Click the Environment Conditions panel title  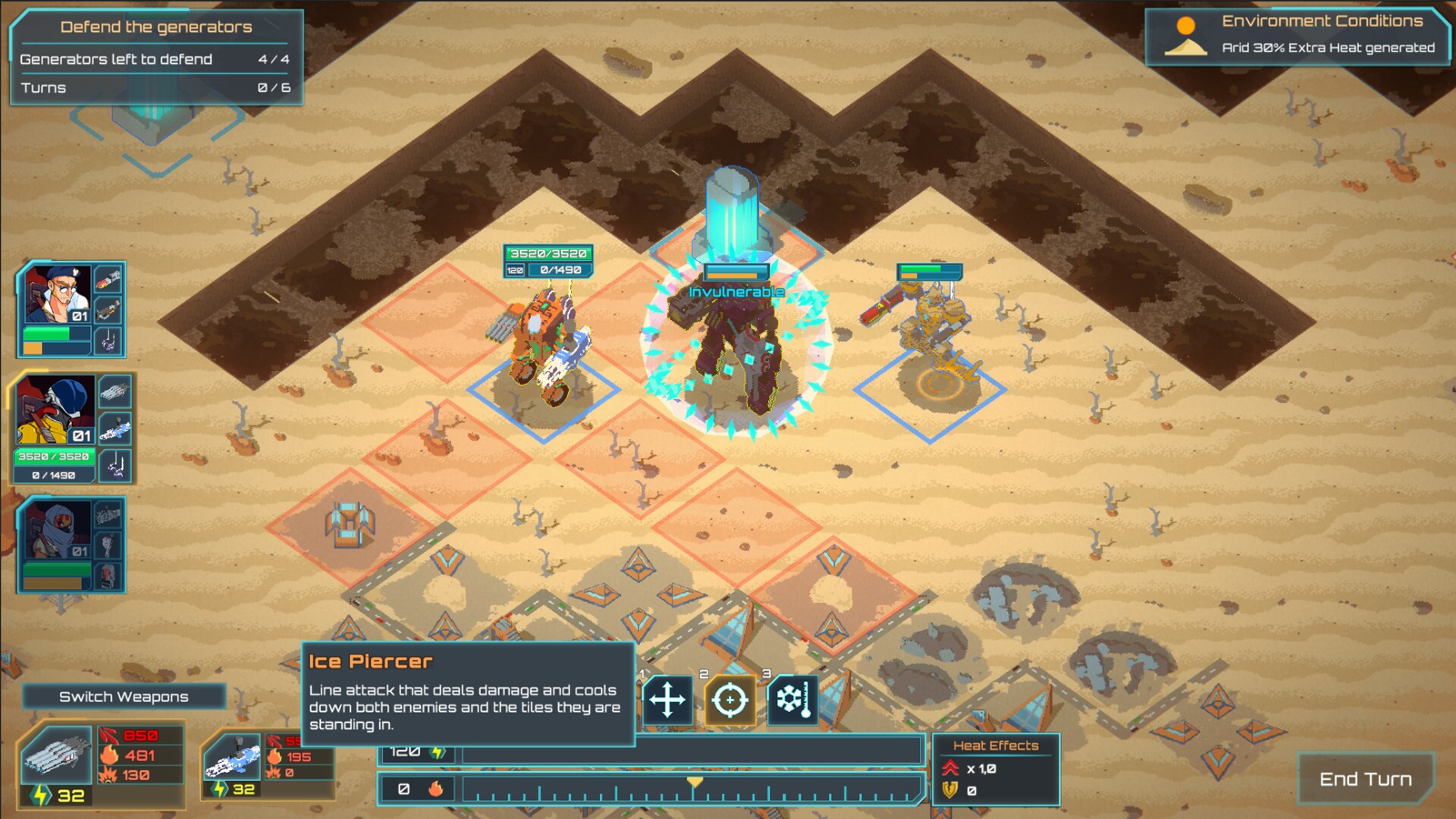[1323, 21]
